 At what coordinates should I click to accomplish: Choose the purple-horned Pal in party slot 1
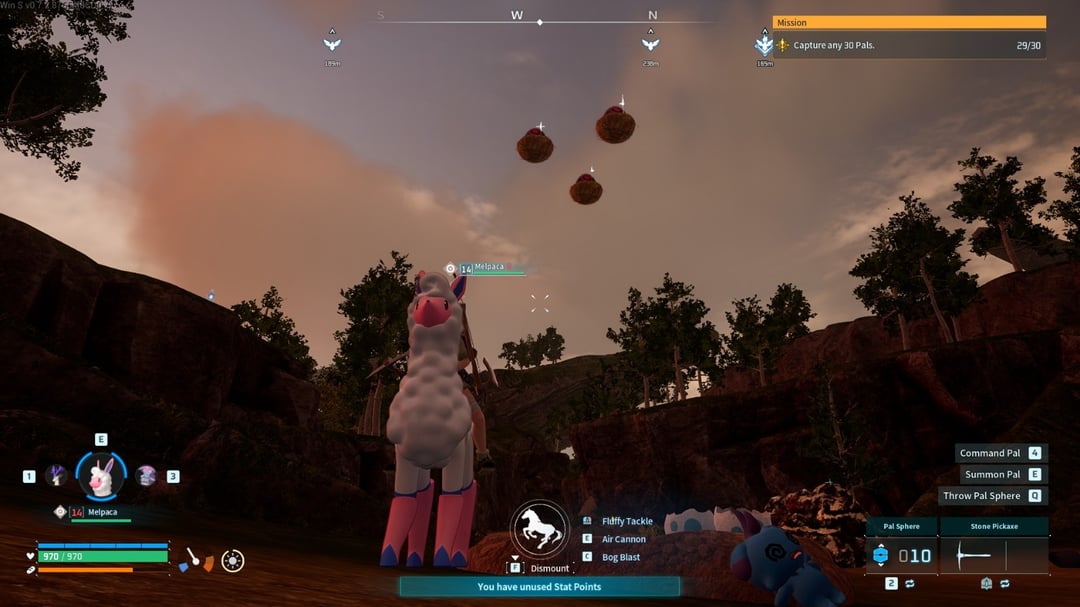(x=54, y=476)
